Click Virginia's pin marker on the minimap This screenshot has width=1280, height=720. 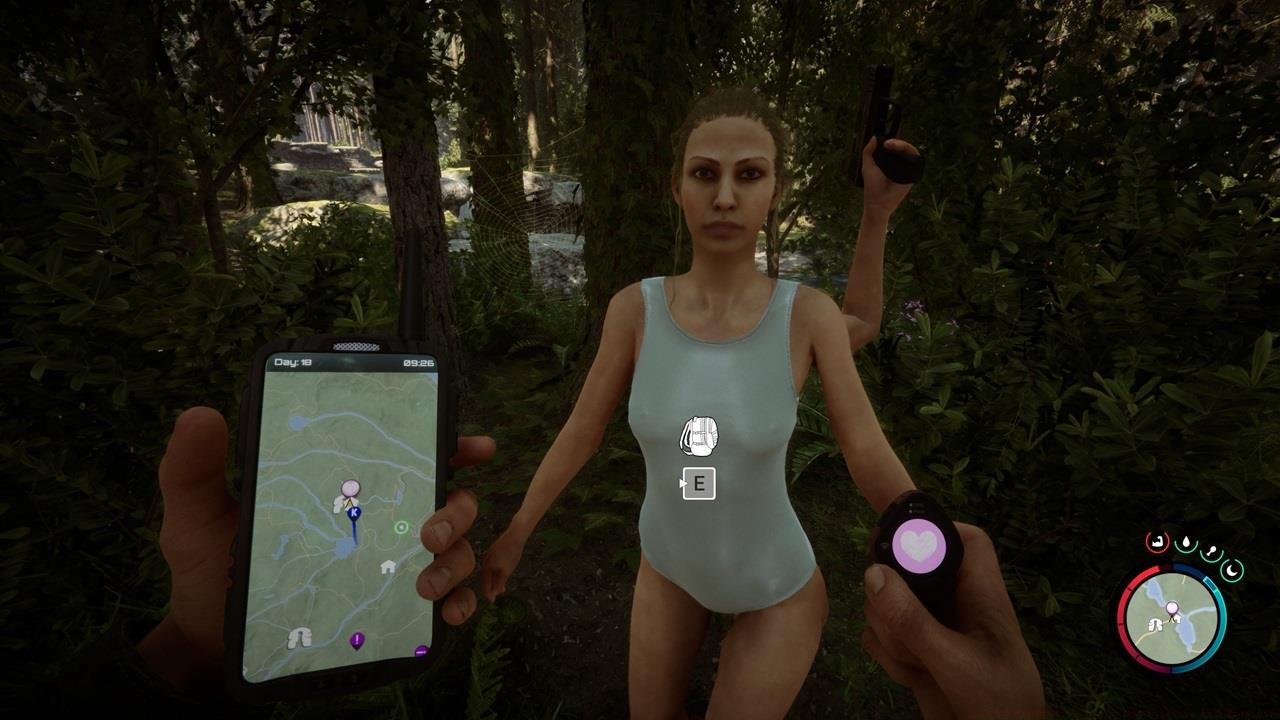pyautogui.click(x=1172, y=607)
